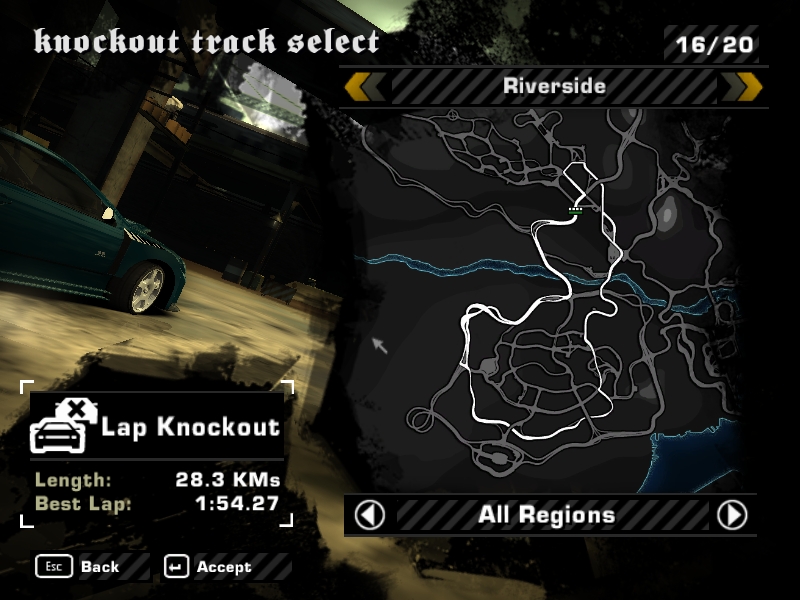Switch to previous region with left arrow
This screenshot has width=800, height=600.
[x=370, y=515]
